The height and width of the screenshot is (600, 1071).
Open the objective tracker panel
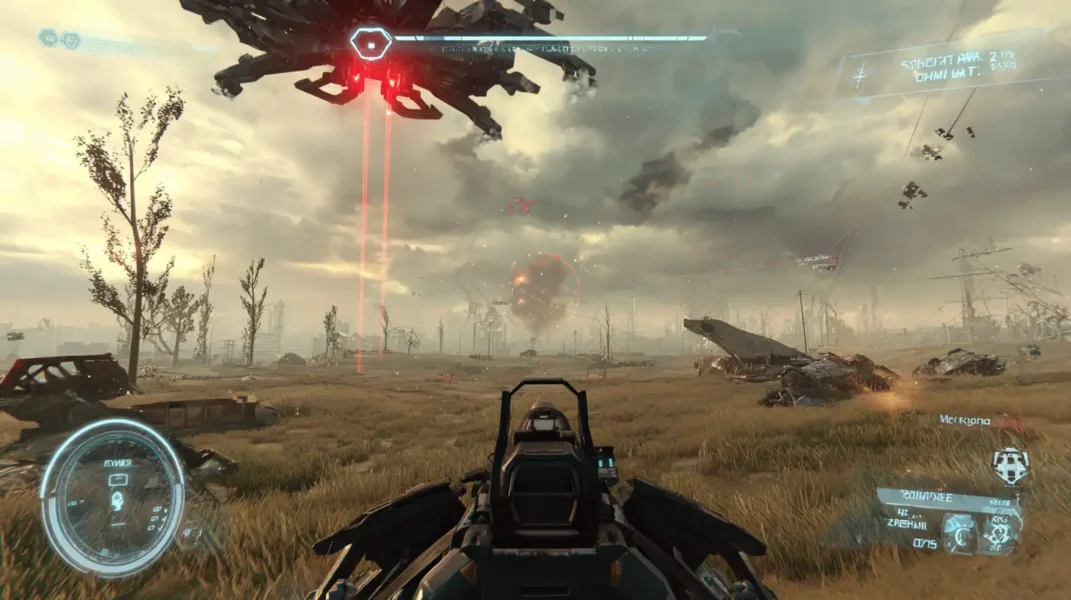pyautogui.click(x=940, y=65)
